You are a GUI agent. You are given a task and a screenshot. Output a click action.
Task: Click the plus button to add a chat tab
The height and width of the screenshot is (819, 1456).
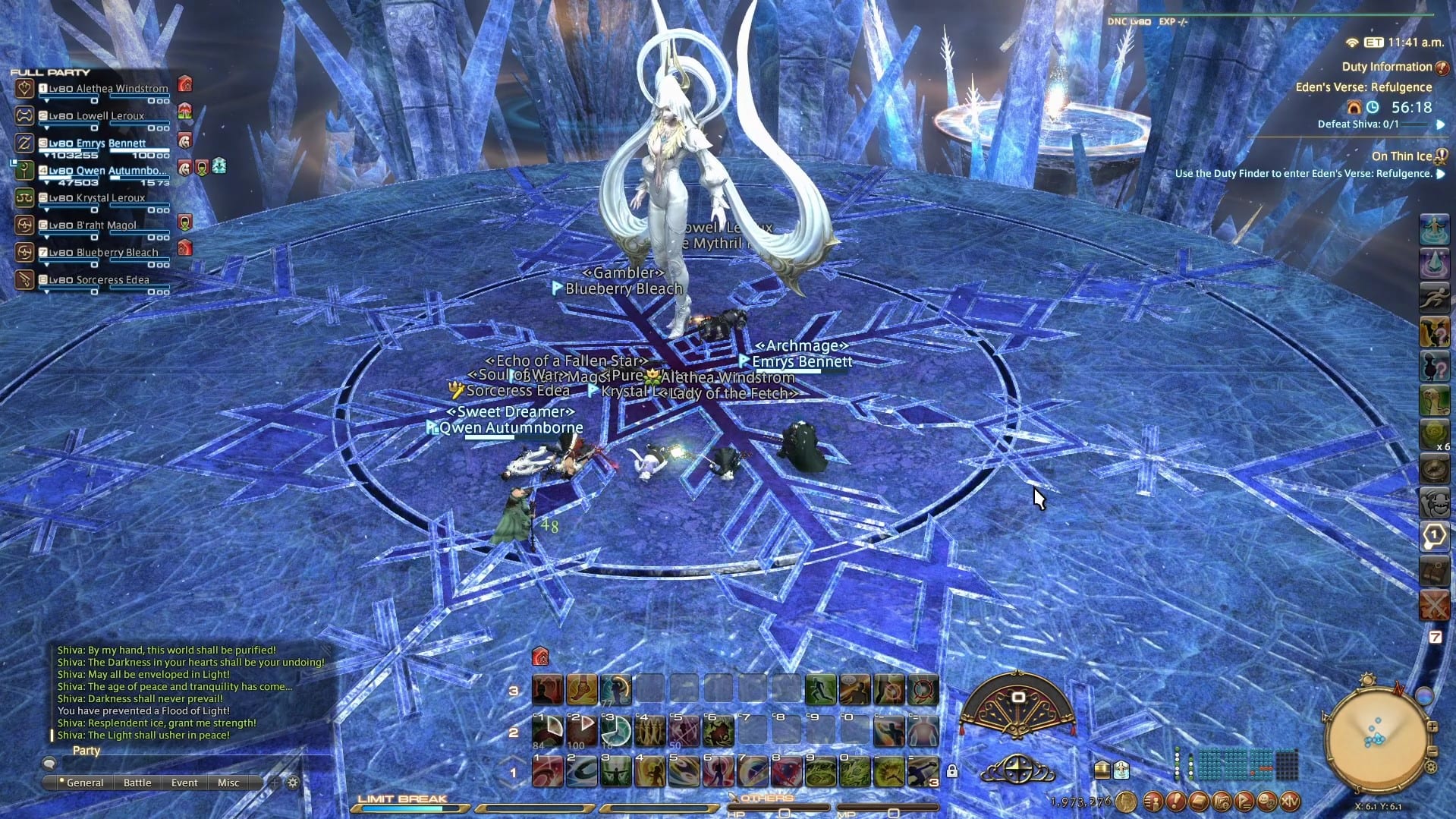tap(275, 783)
